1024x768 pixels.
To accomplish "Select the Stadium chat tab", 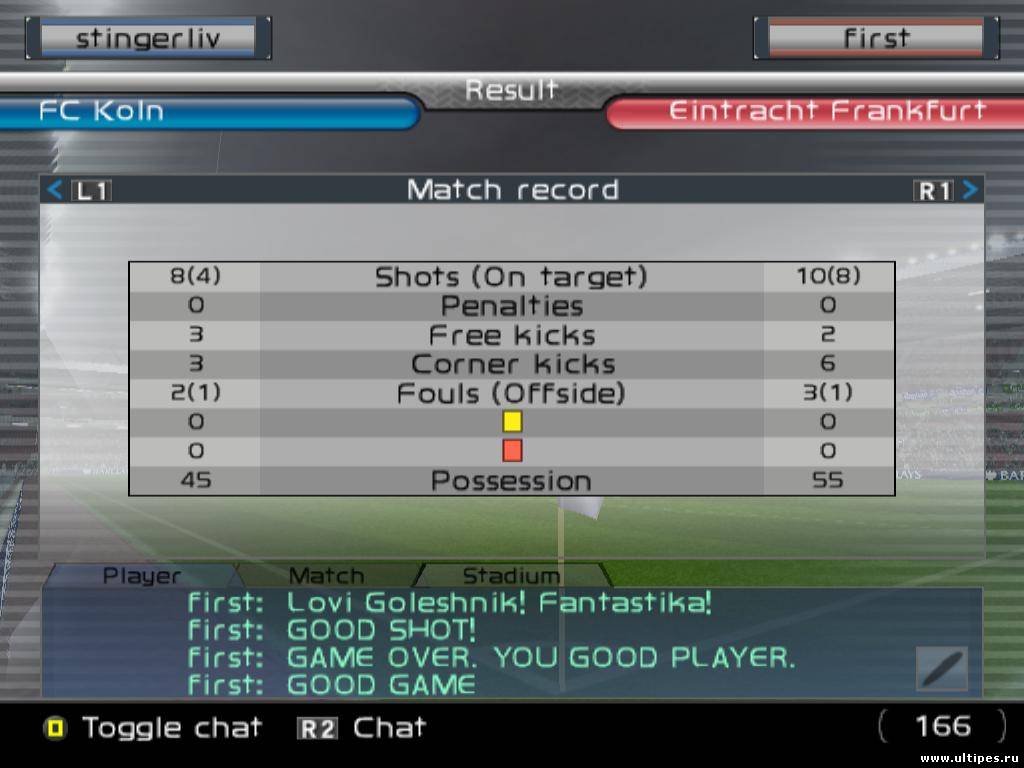I will [511, 576].
